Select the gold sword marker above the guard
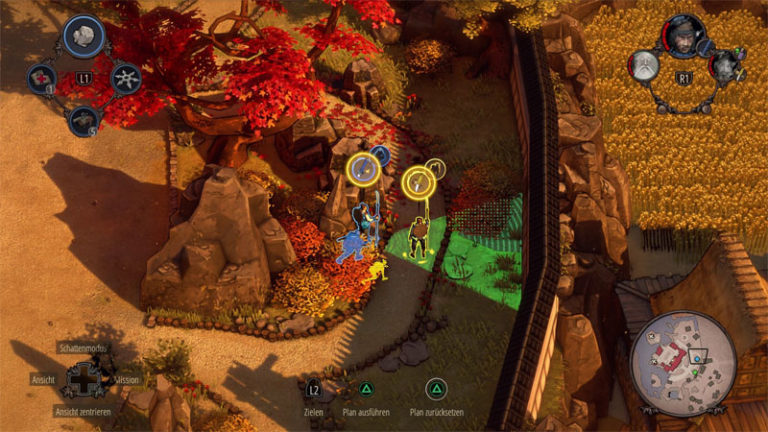The image size is (768, 432). (x=417, y=182)
